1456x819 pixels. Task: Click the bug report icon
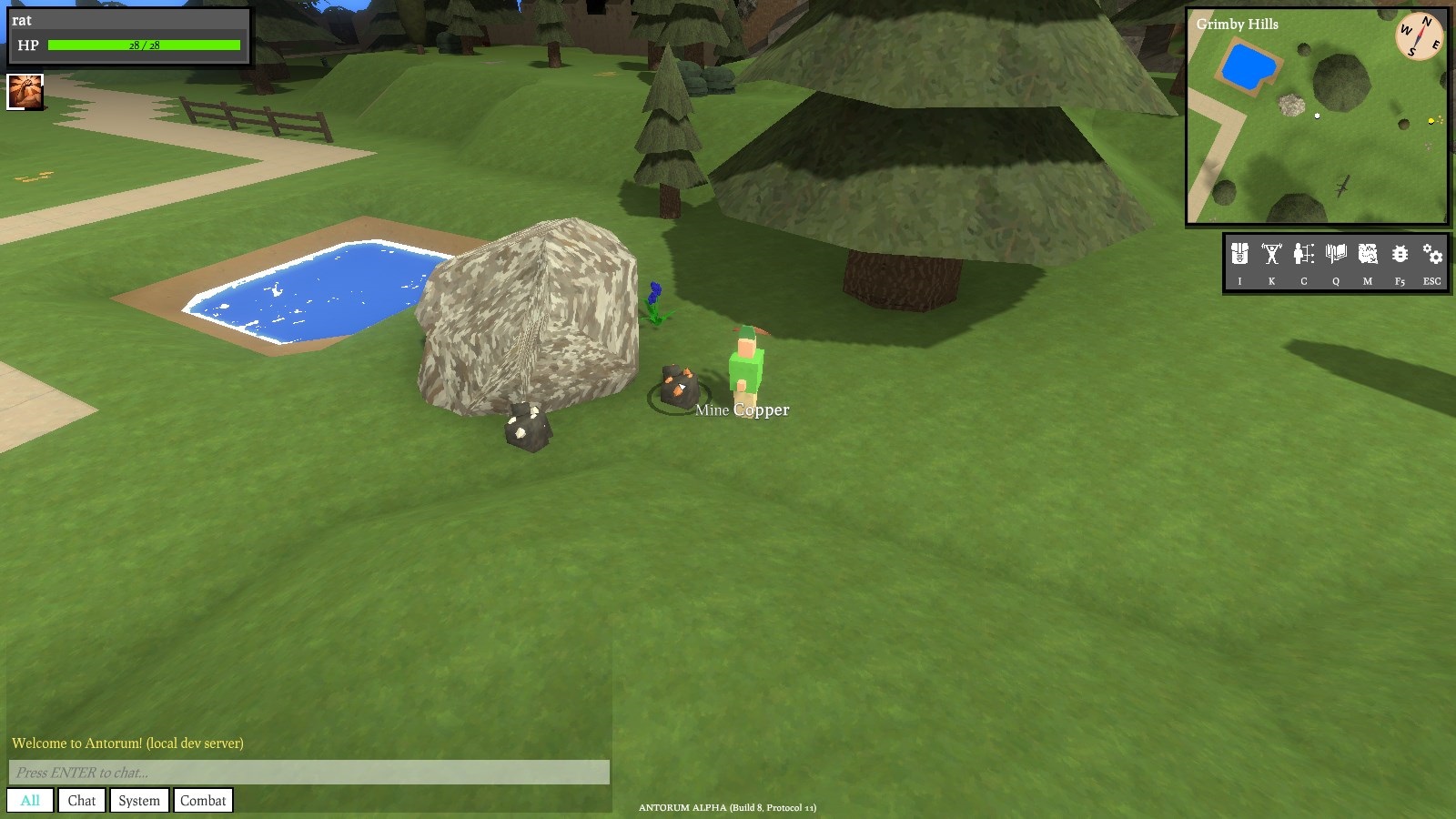tap(1400, 254)
